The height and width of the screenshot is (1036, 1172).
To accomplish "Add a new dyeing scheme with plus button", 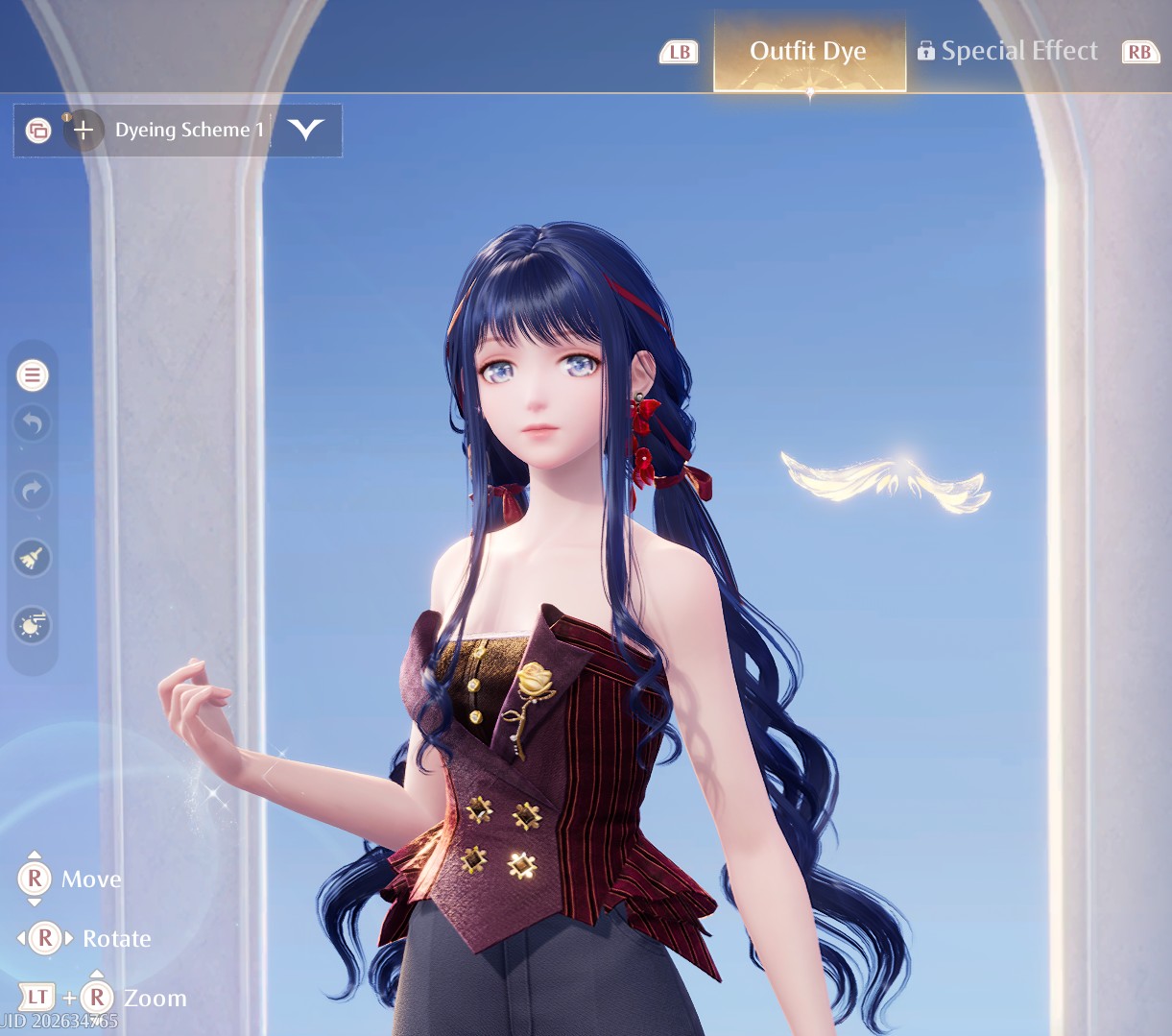I will (x=84, y=130).
